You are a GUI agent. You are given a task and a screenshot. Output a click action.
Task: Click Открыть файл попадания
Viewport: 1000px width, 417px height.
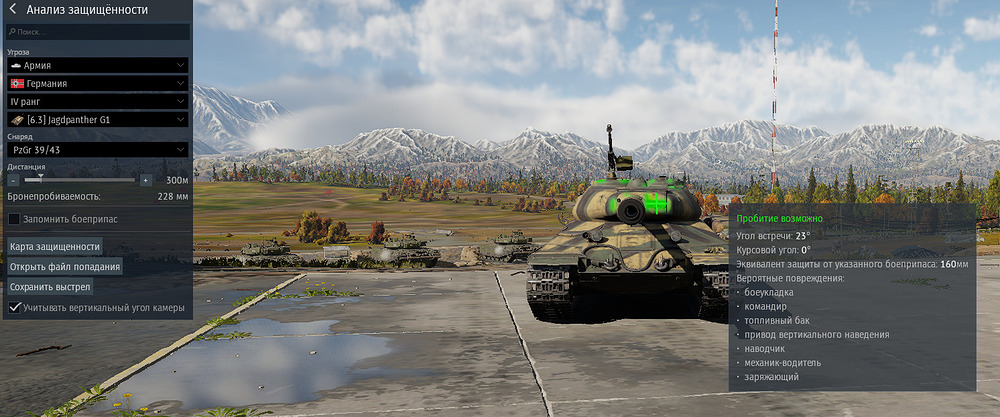point(65,267)
